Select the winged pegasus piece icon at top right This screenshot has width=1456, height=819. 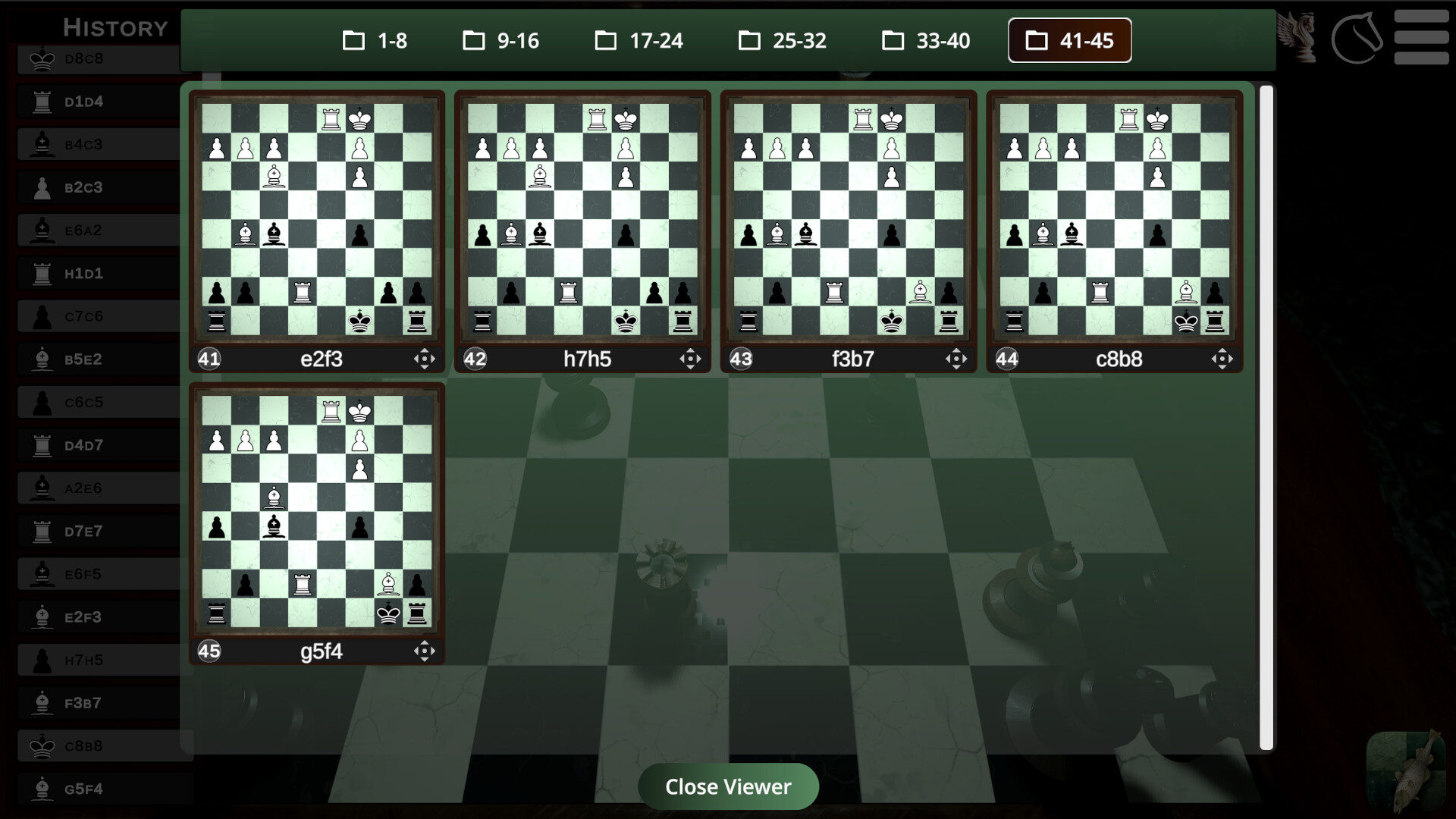click(1298, 38)
